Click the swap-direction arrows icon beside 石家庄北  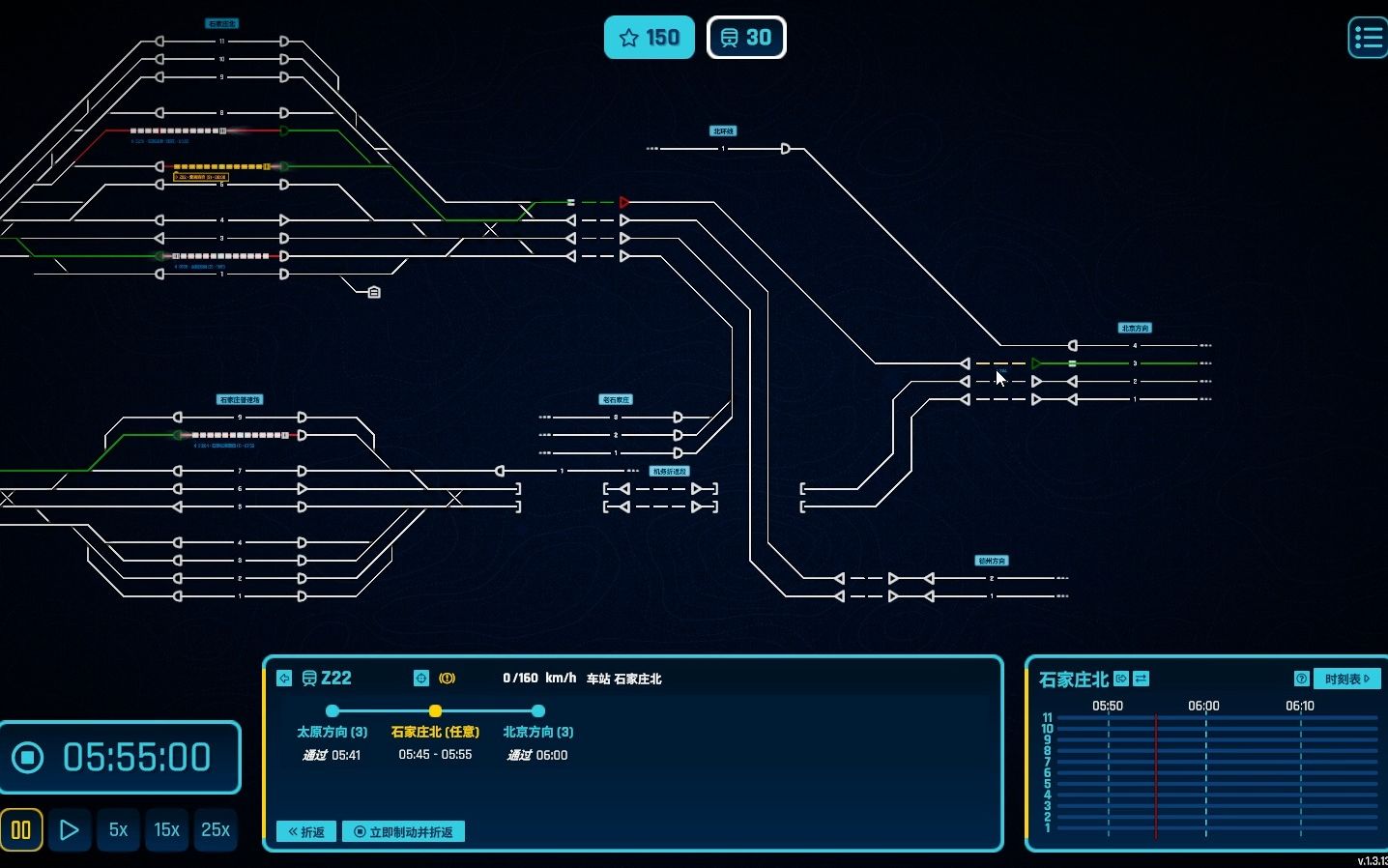1141,679
